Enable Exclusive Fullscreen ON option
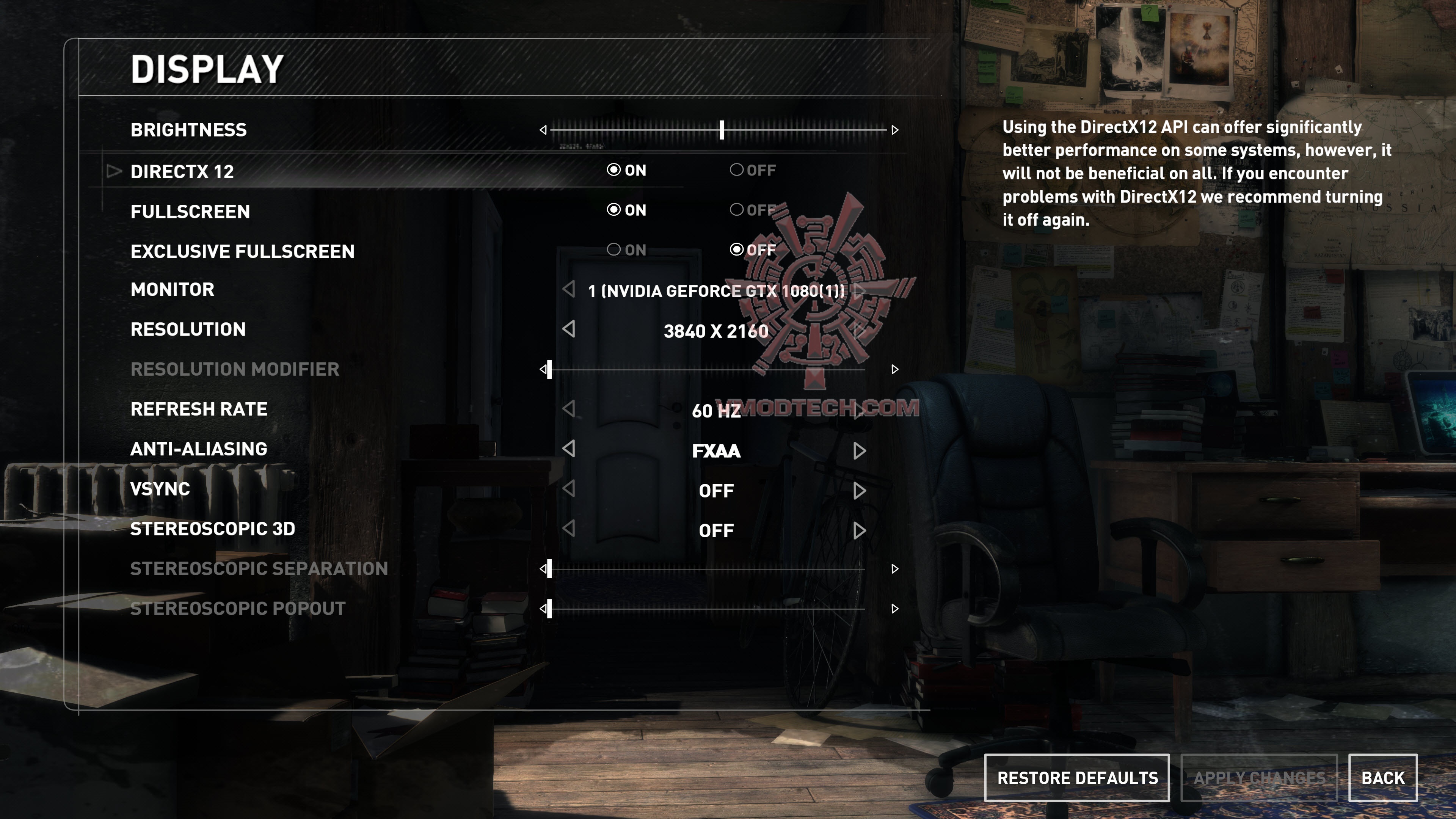This screenshot has height=819, width=1456. point(614,250)
